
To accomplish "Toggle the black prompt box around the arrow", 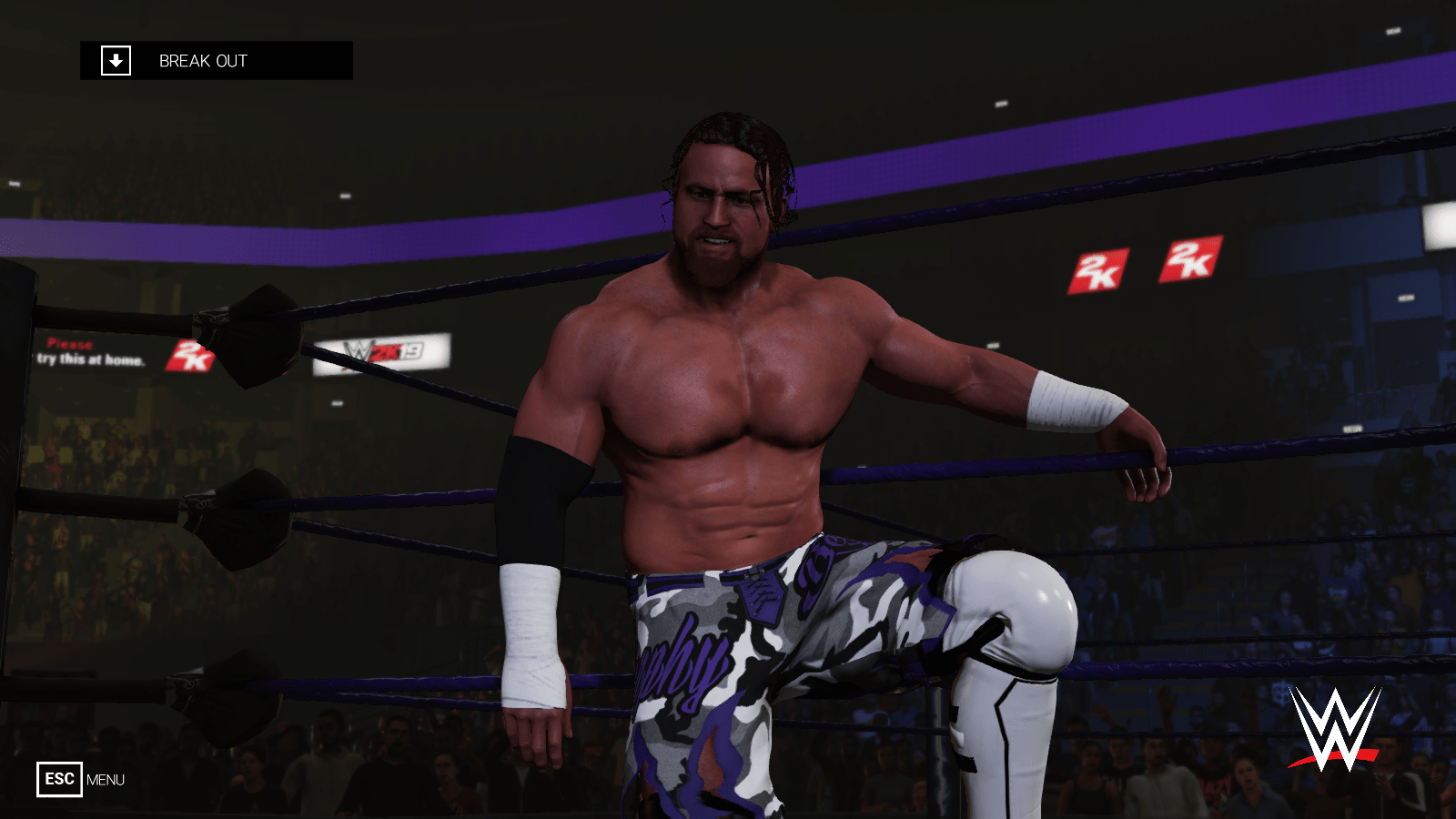I will coord(115,62).
